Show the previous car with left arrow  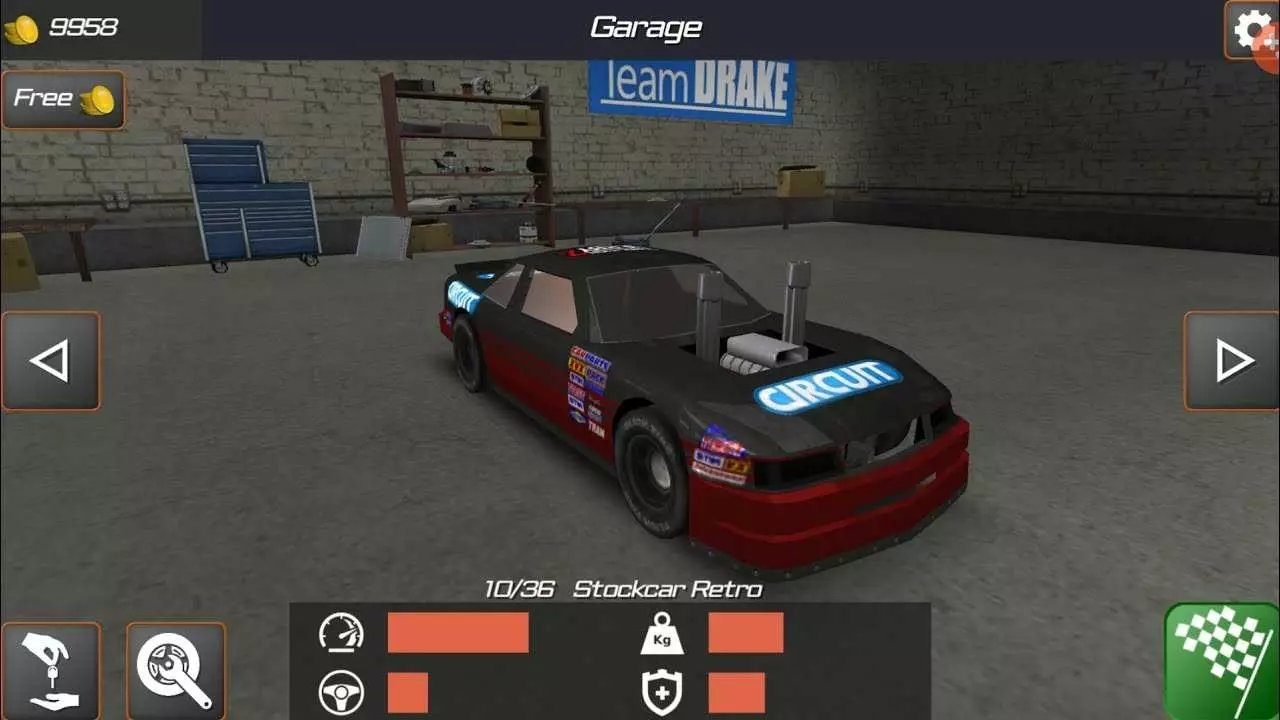pyautogui.click(x=51, y=361)
